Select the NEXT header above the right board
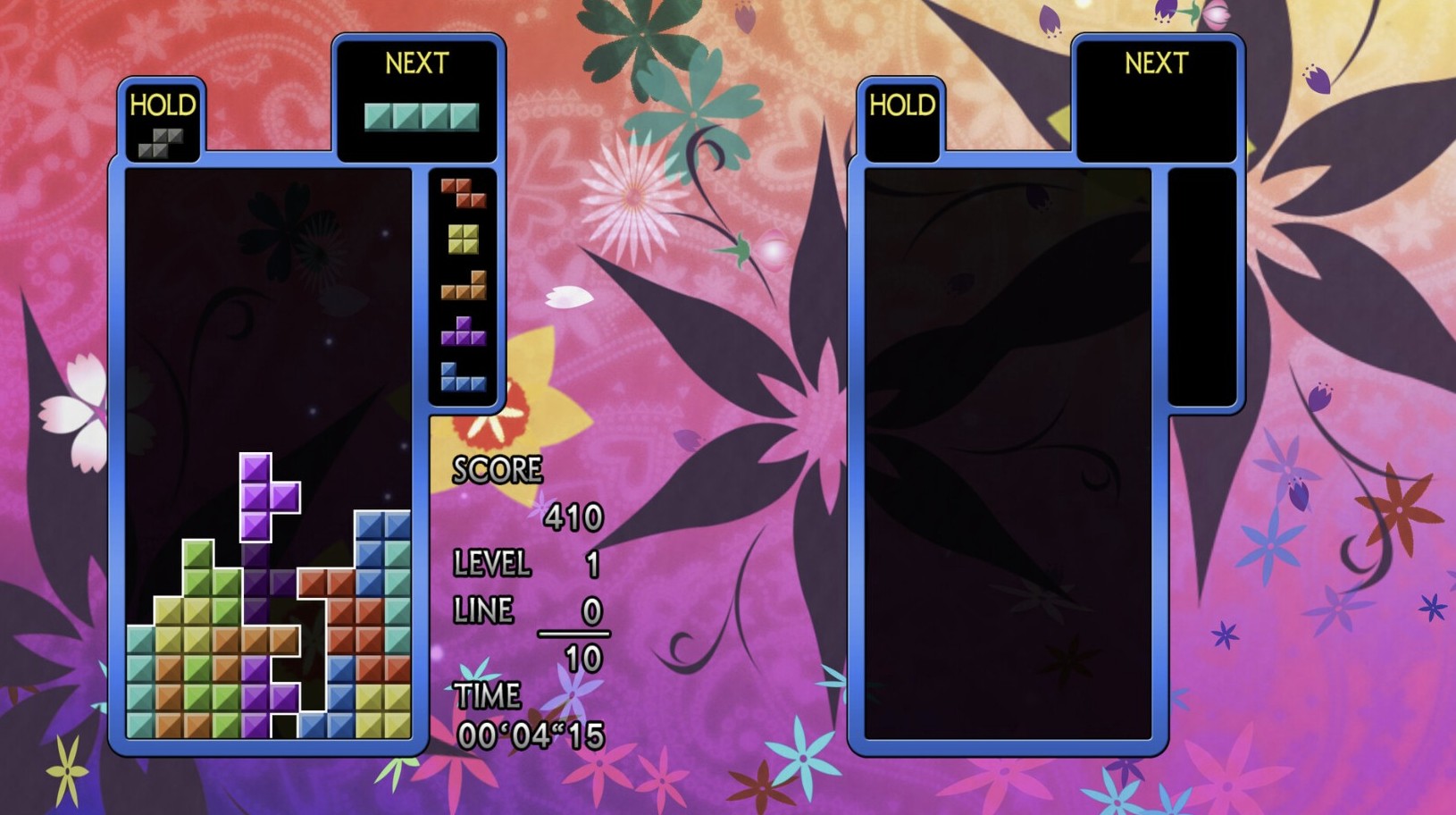The height and width of the screenshot is (815, 1456). click(1159, 63)
